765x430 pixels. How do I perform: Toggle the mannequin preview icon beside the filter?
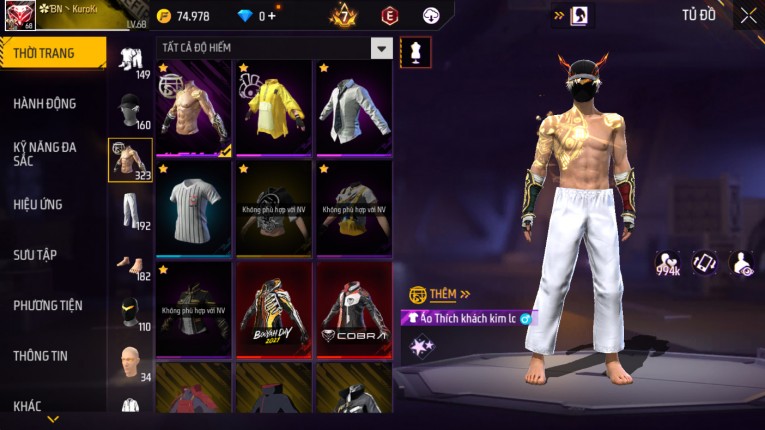click(415, 52)
